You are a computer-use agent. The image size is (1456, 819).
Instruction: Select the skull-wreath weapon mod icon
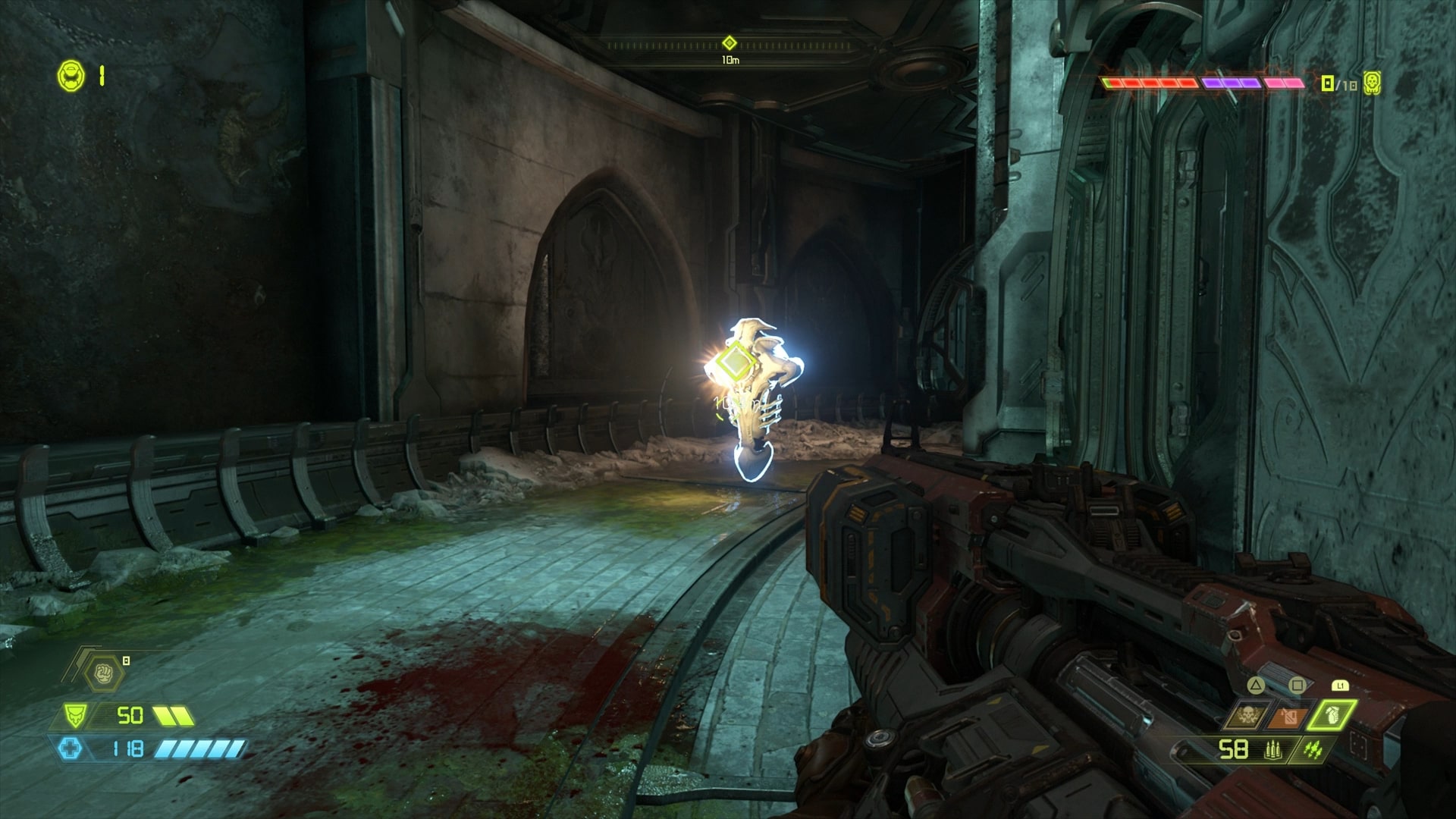pyautogui.click(x=1247, y=714)
